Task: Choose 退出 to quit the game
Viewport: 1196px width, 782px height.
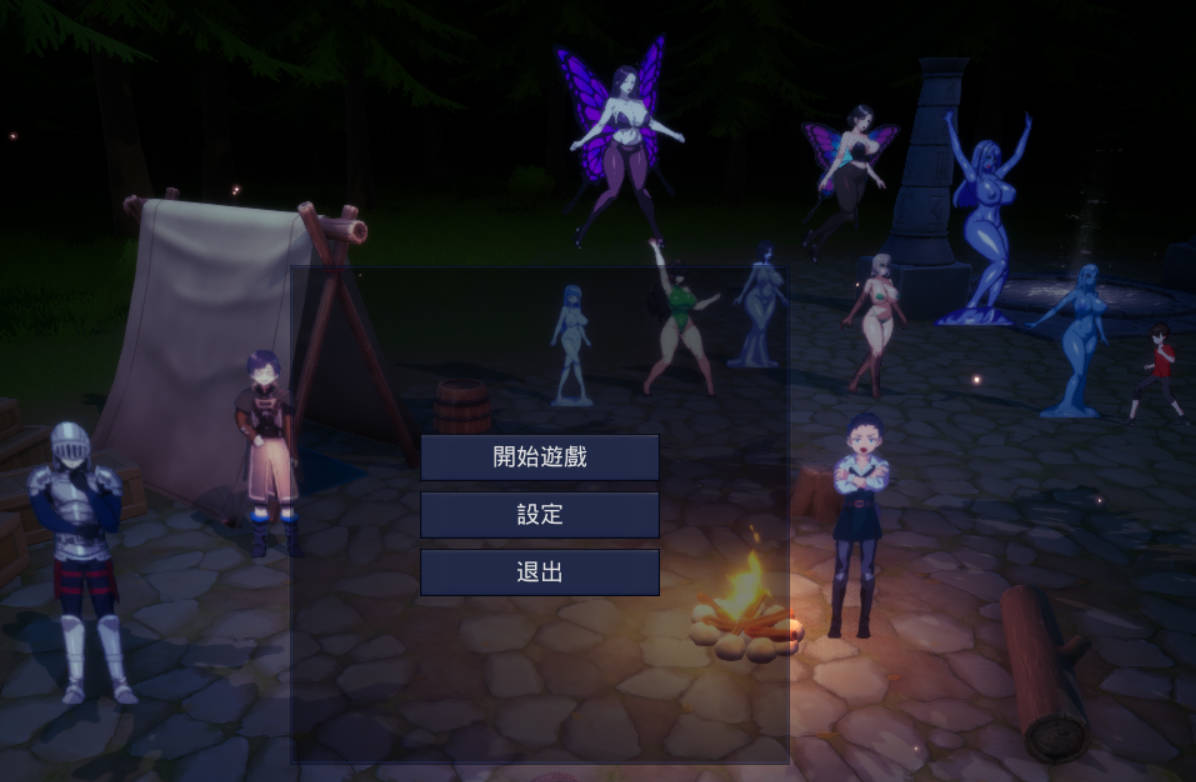Action: pyautogui.click(x=539, y=572)
